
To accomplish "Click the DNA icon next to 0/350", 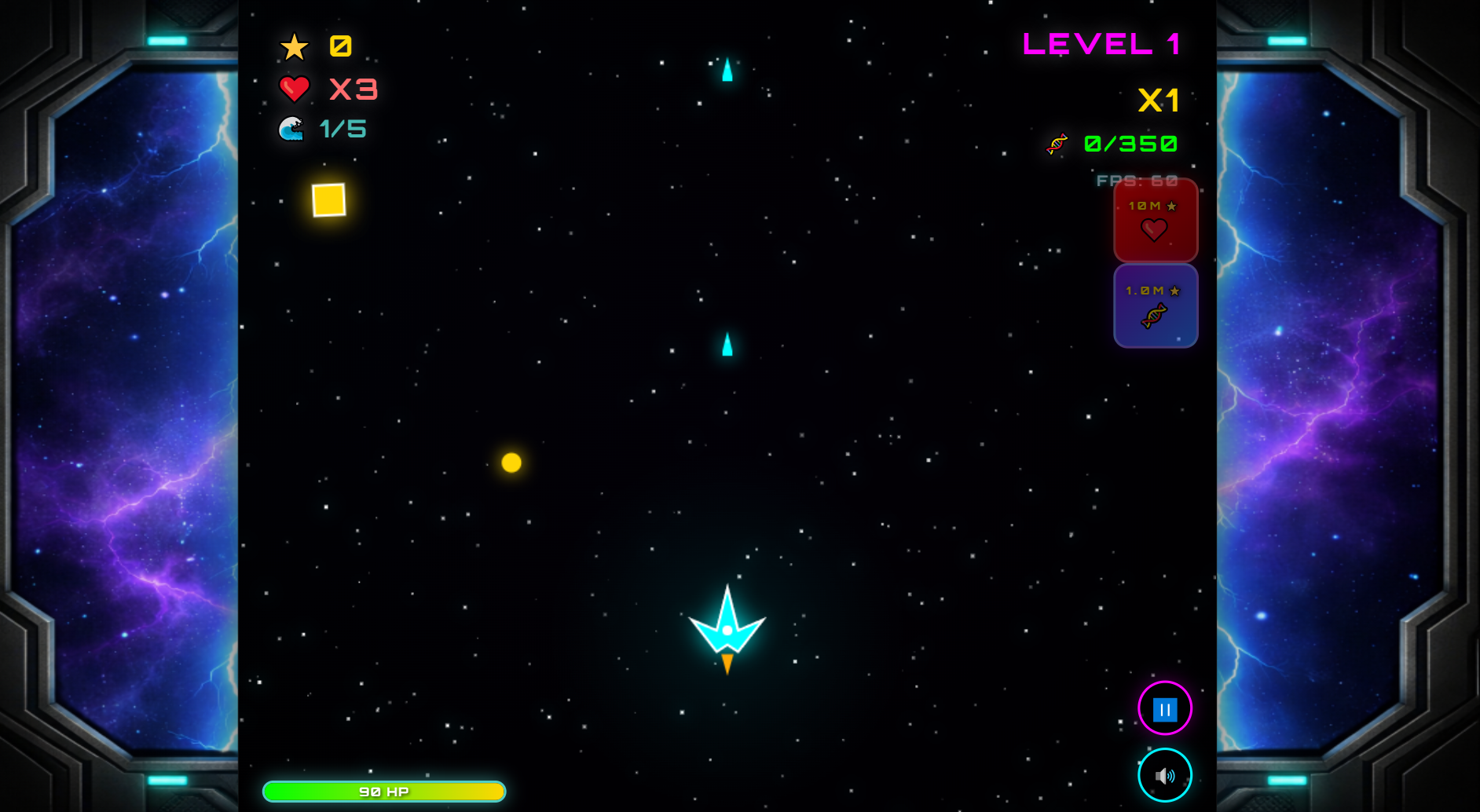I will [x=1057, y=144].
